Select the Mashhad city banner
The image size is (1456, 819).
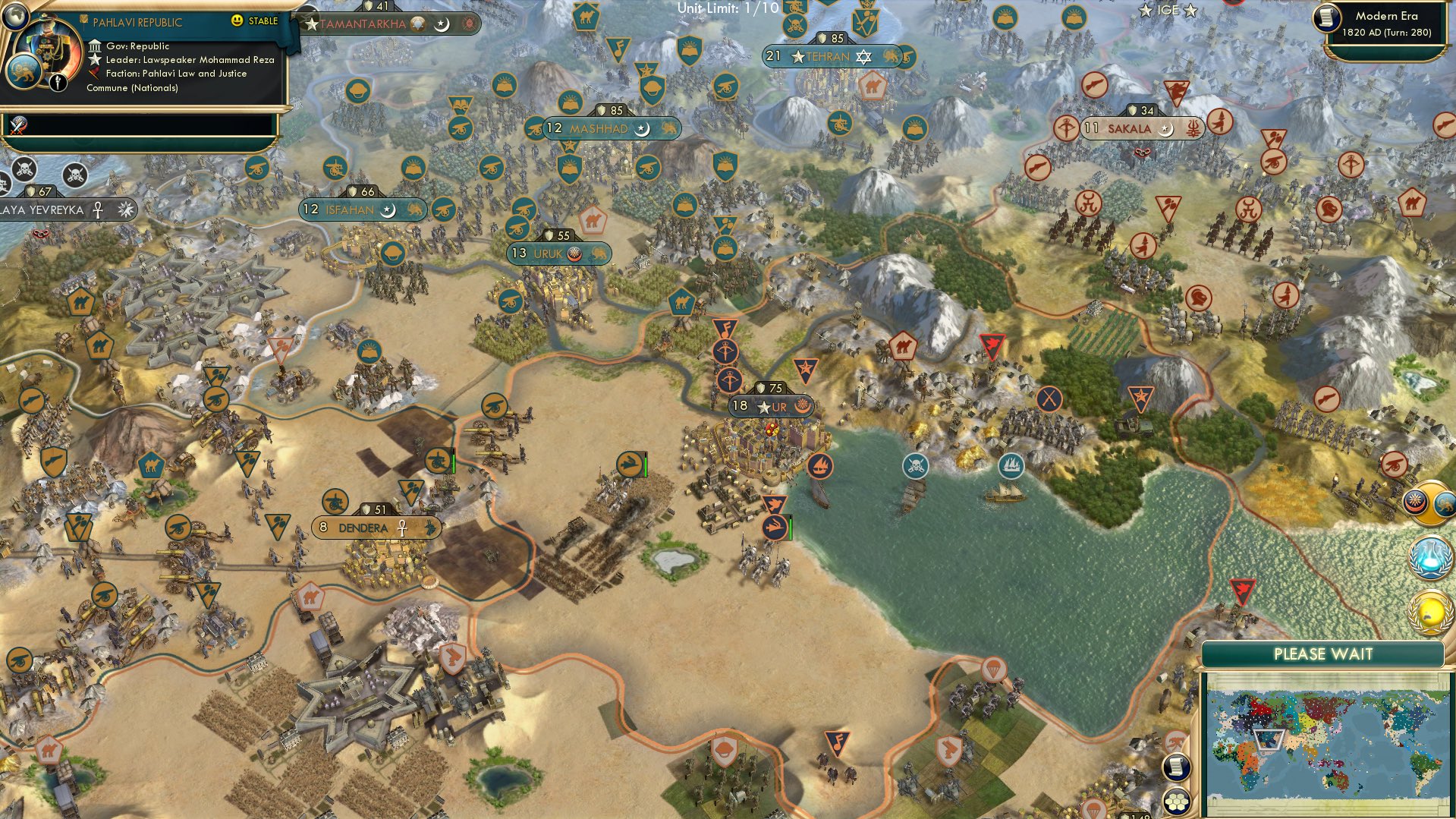pos(599,129)
